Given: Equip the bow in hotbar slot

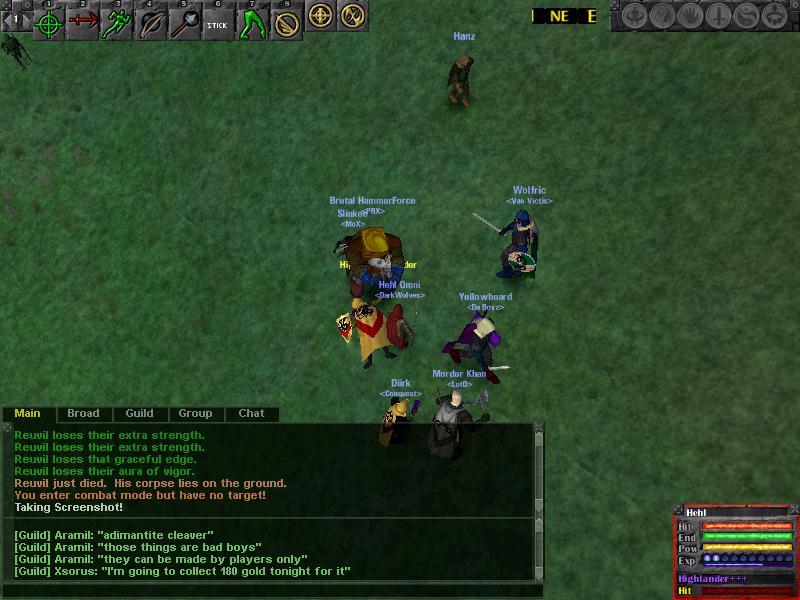Looking at the screenshot, I should coord(151,23).
